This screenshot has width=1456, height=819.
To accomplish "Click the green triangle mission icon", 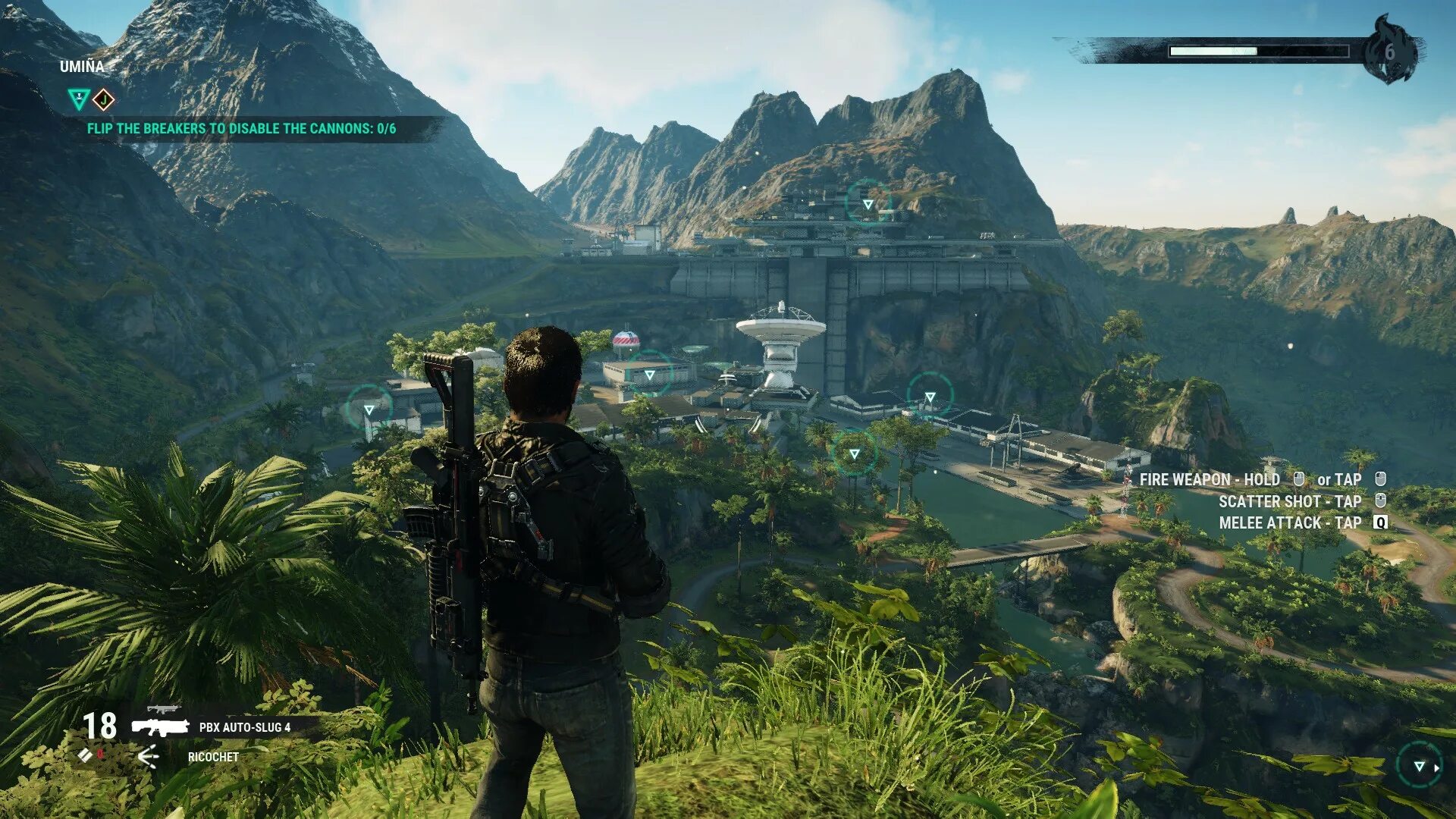I will [78, 99].
